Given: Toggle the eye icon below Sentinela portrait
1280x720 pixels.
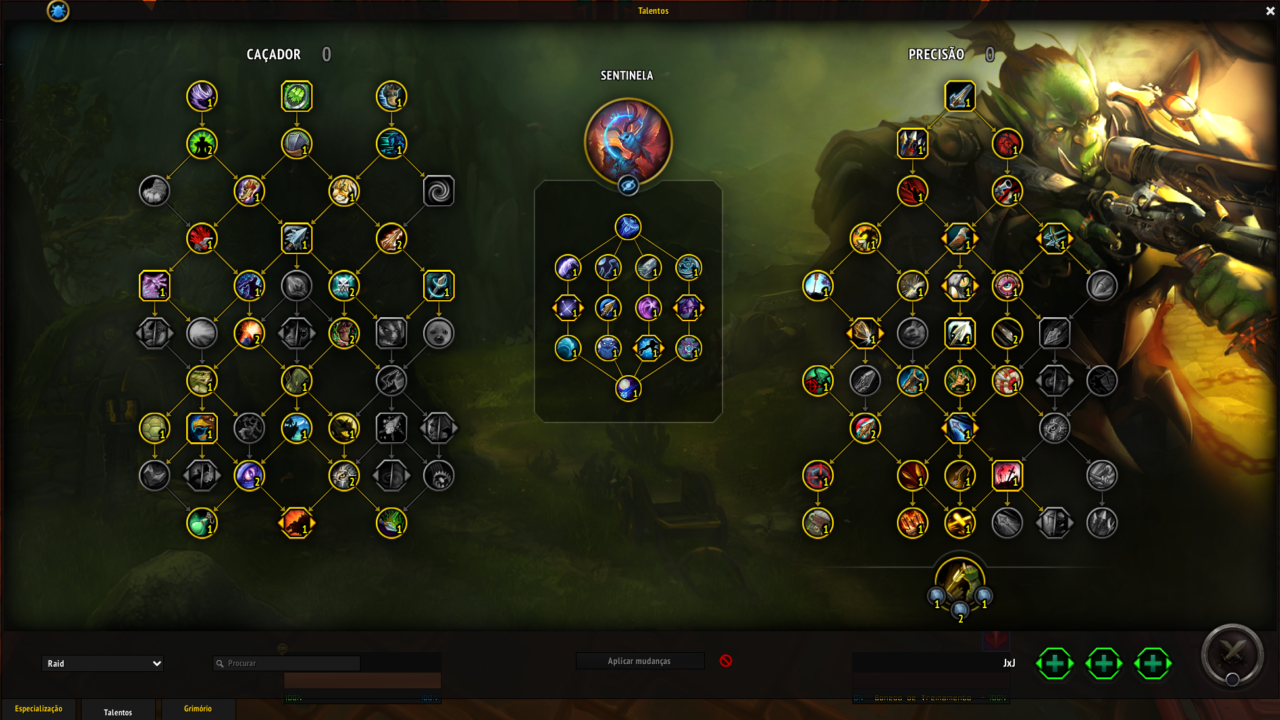Looking at the screenshot, I should [x=628, y=185].
